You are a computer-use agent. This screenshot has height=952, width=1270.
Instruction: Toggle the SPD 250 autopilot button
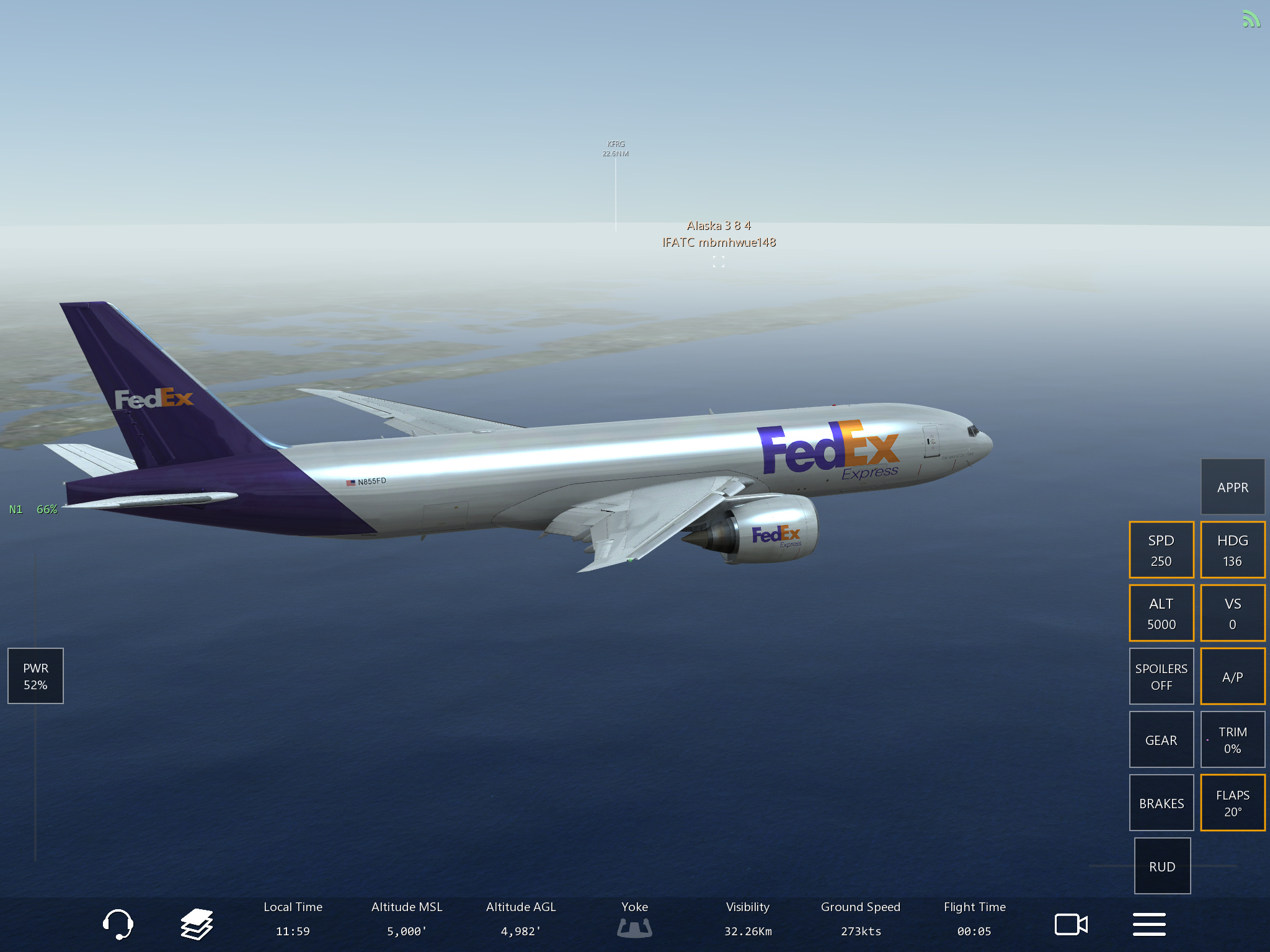tap(1161, 550)
